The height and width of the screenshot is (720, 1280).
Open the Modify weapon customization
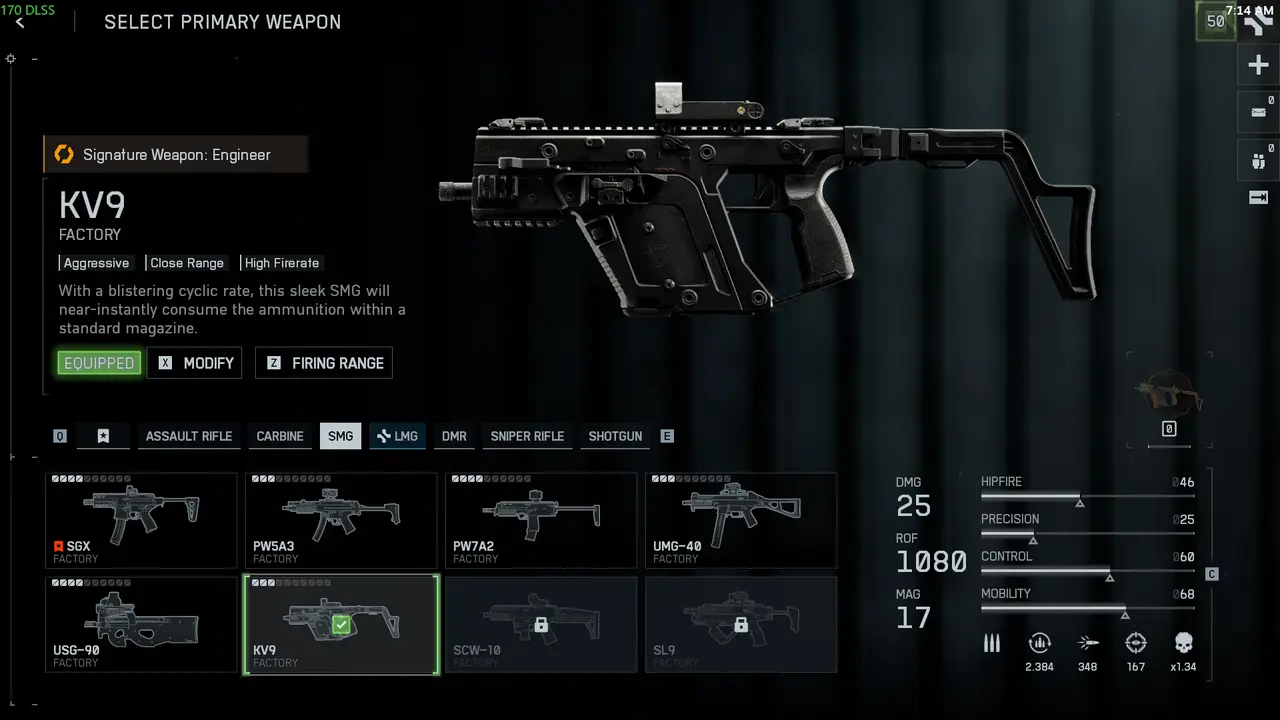pos(195,363)
